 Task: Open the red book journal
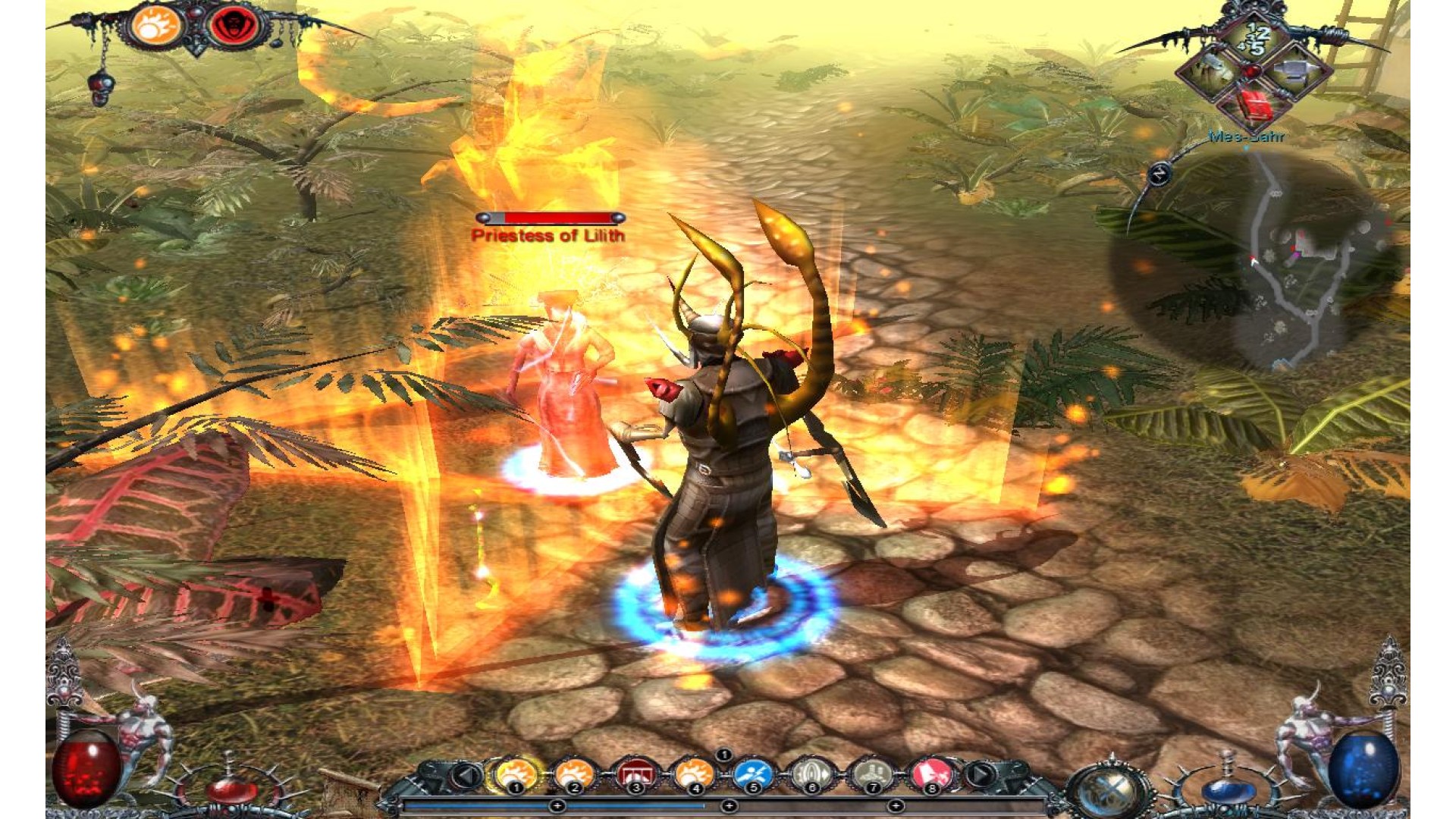point(1254,104)
